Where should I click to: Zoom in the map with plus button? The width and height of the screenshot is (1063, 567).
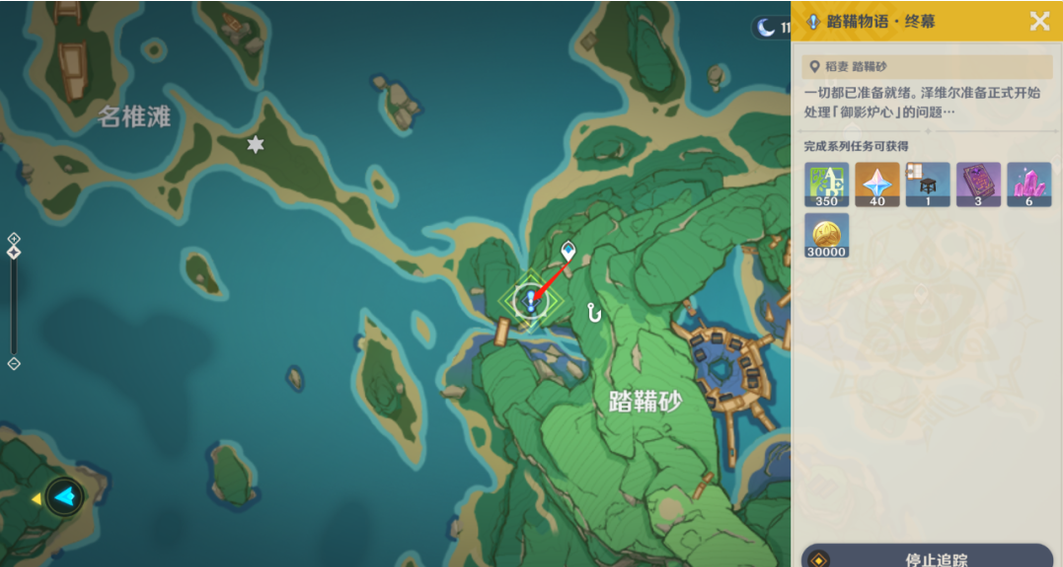[x=14, y=238]
